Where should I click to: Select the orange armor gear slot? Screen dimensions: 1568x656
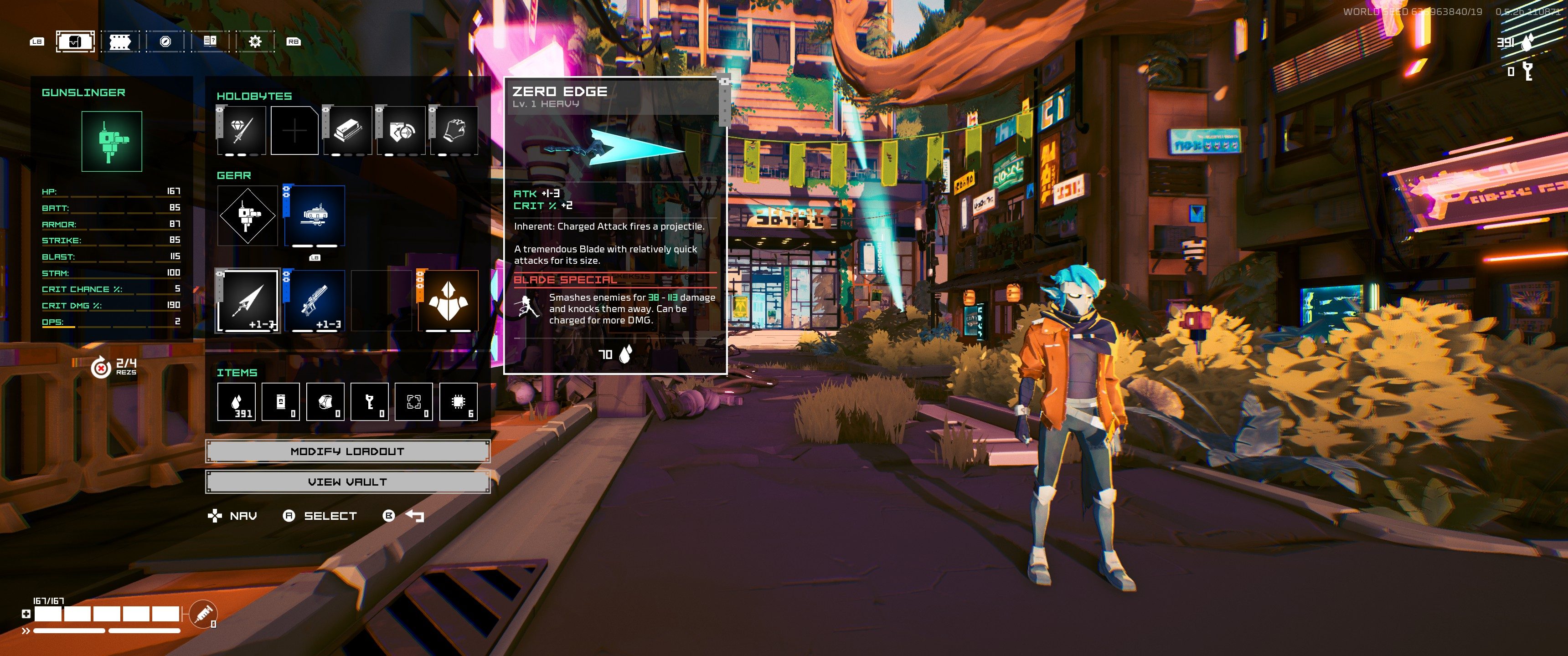pos(448,301)
